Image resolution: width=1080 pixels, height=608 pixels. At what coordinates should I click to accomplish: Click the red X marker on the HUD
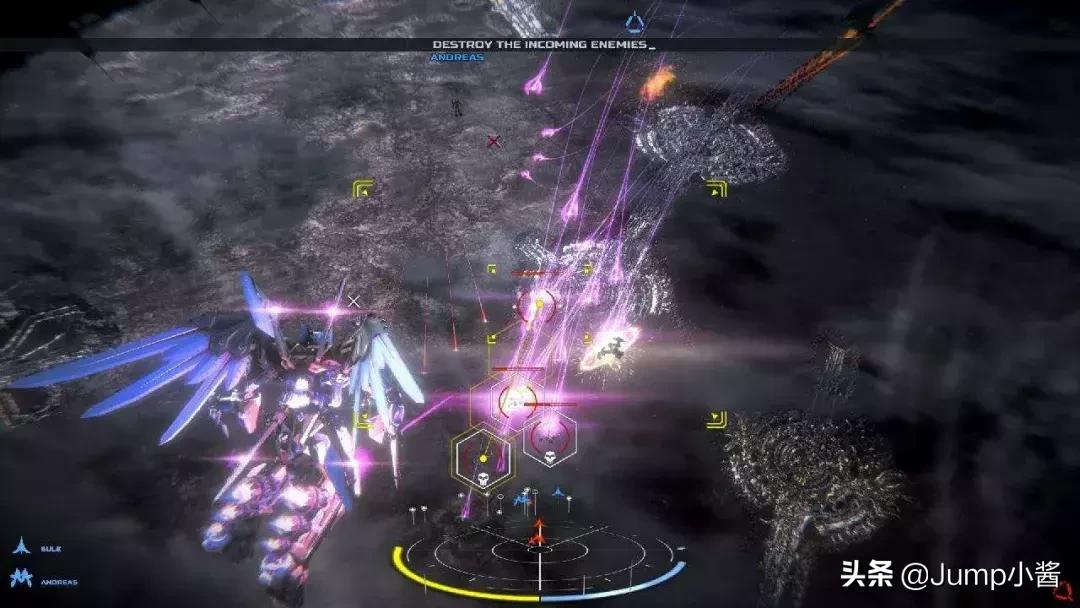[x=493, y=142]
